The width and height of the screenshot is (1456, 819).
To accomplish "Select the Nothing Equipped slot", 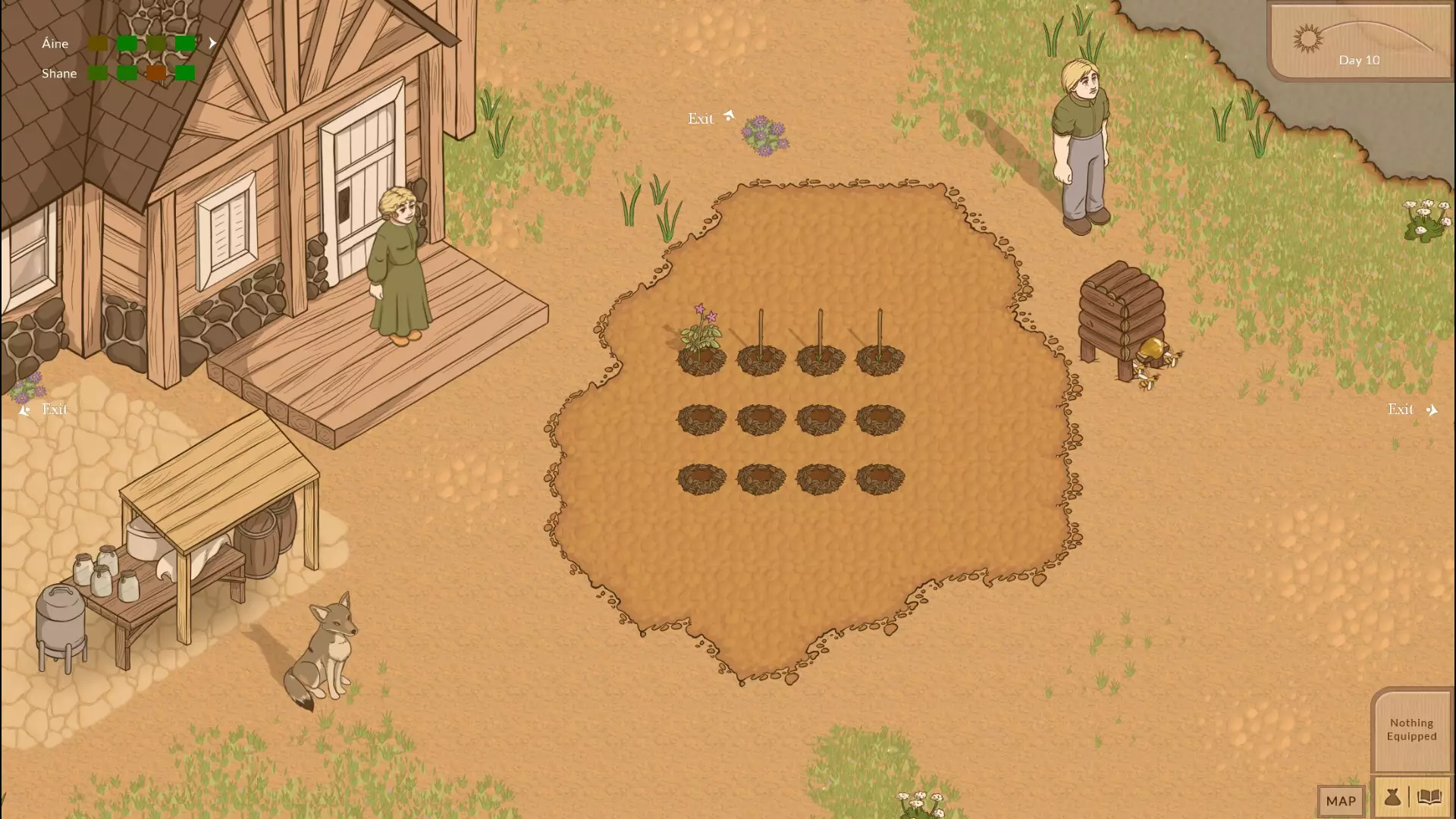I will (x=1414, y=730).
